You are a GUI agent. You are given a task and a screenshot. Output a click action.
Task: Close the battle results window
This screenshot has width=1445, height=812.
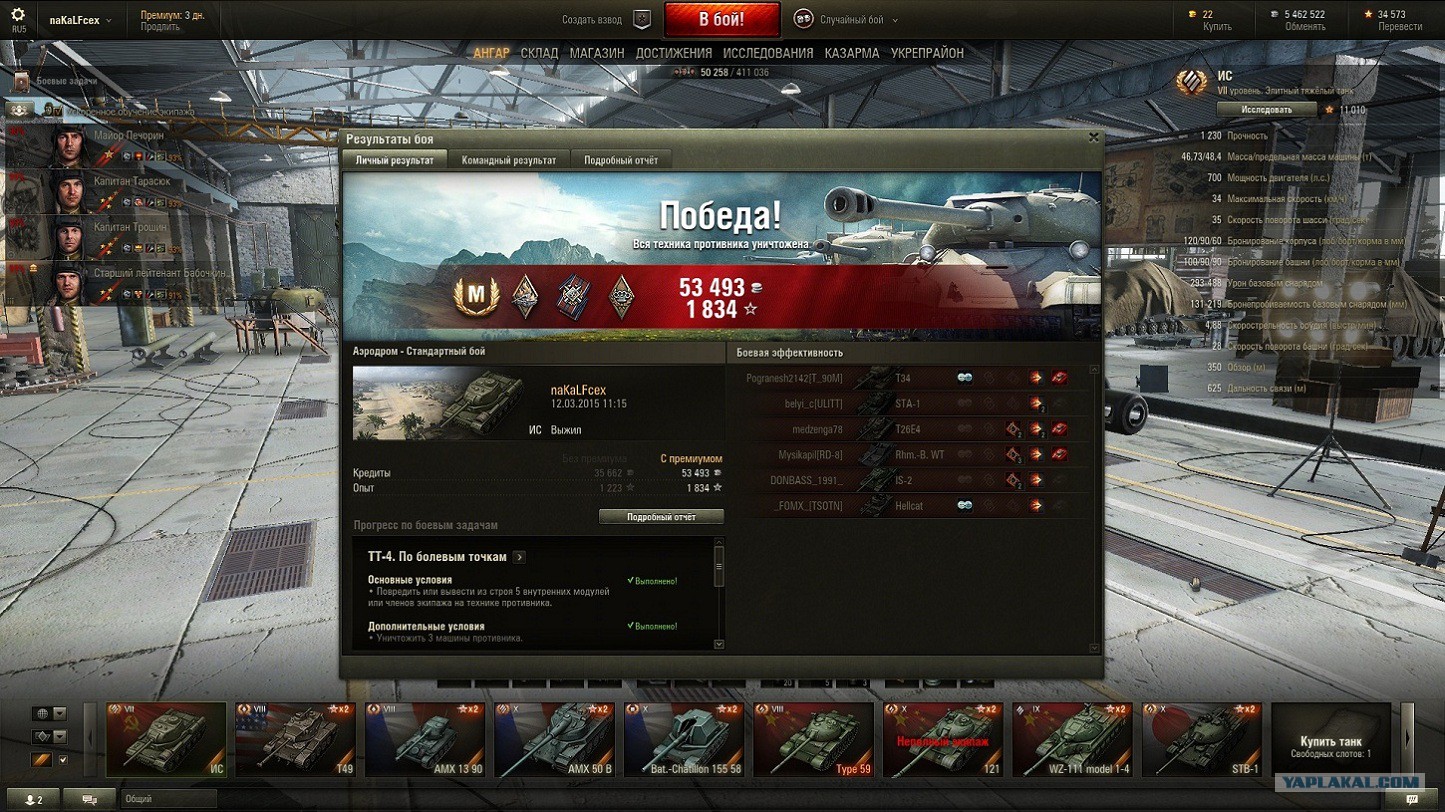coord(1093,138)
